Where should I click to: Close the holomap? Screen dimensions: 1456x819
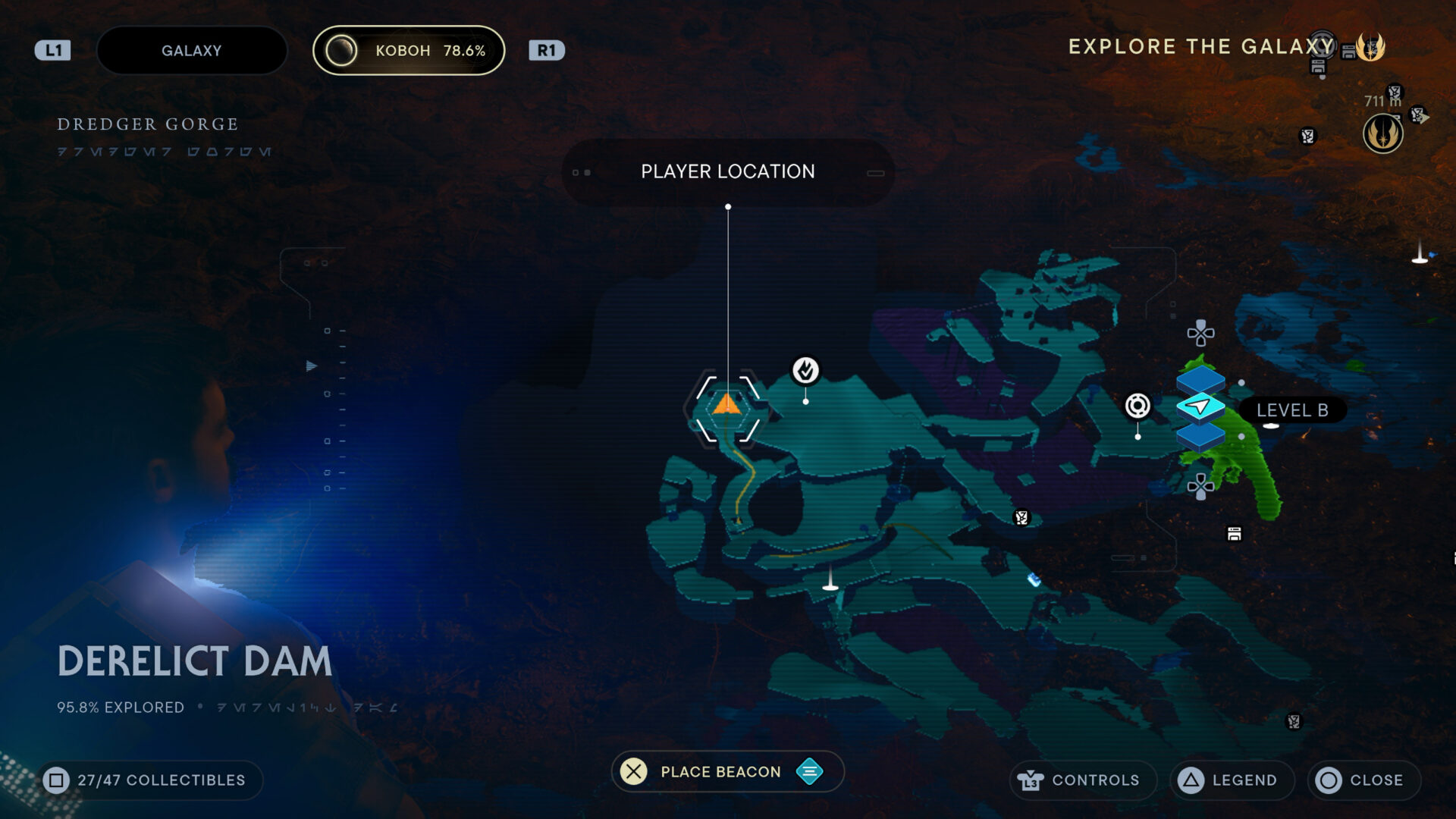click(x=1363, y=780)
